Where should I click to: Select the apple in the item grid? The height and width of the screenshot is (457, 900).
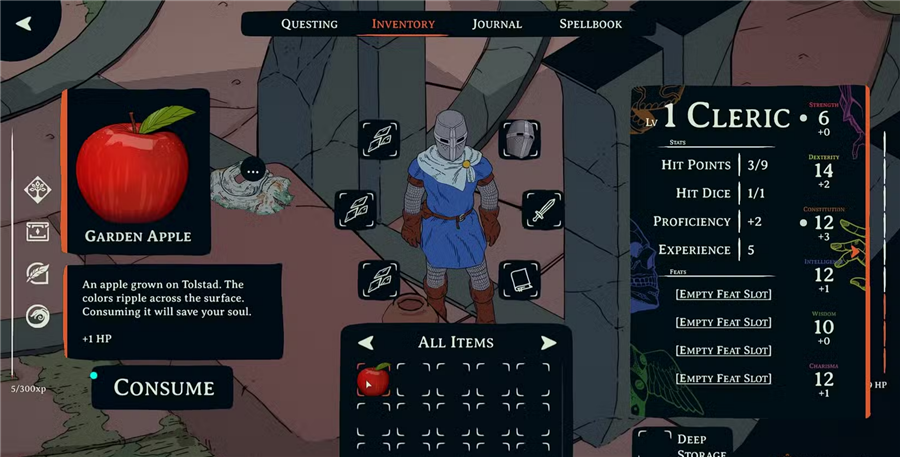pos(373,380)
